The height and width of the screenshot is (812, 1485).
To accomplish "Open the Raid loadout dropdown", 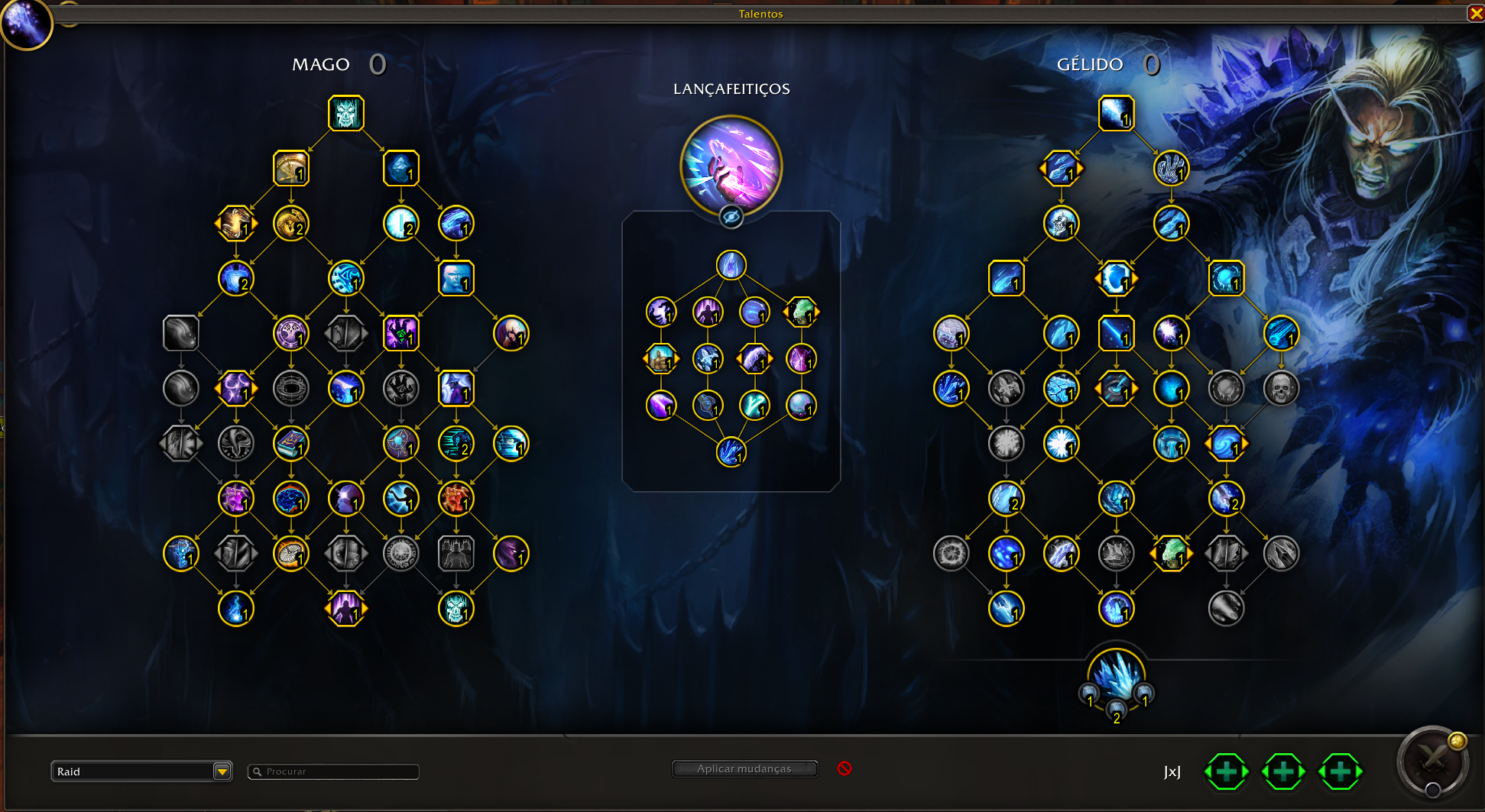I will point(222,772).
